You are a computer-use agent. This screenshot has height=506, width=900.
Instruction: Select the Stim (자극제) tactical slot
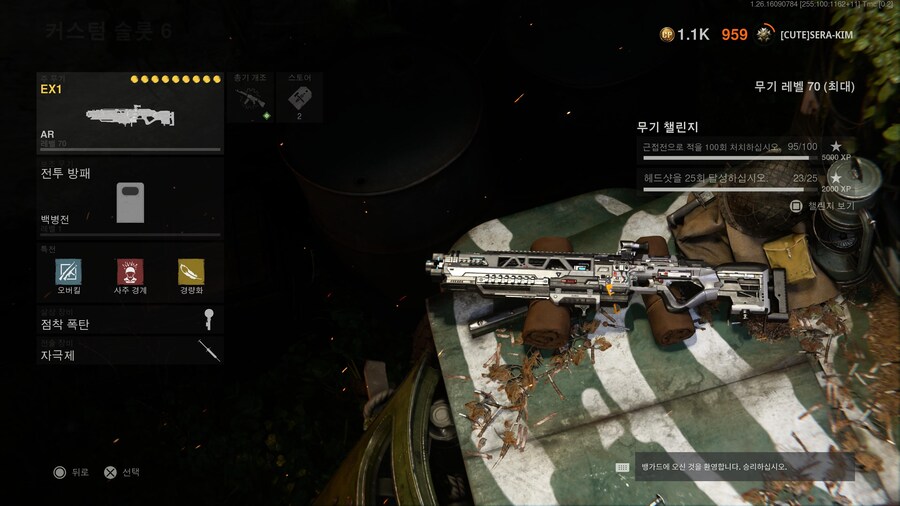tap(130, 353)
